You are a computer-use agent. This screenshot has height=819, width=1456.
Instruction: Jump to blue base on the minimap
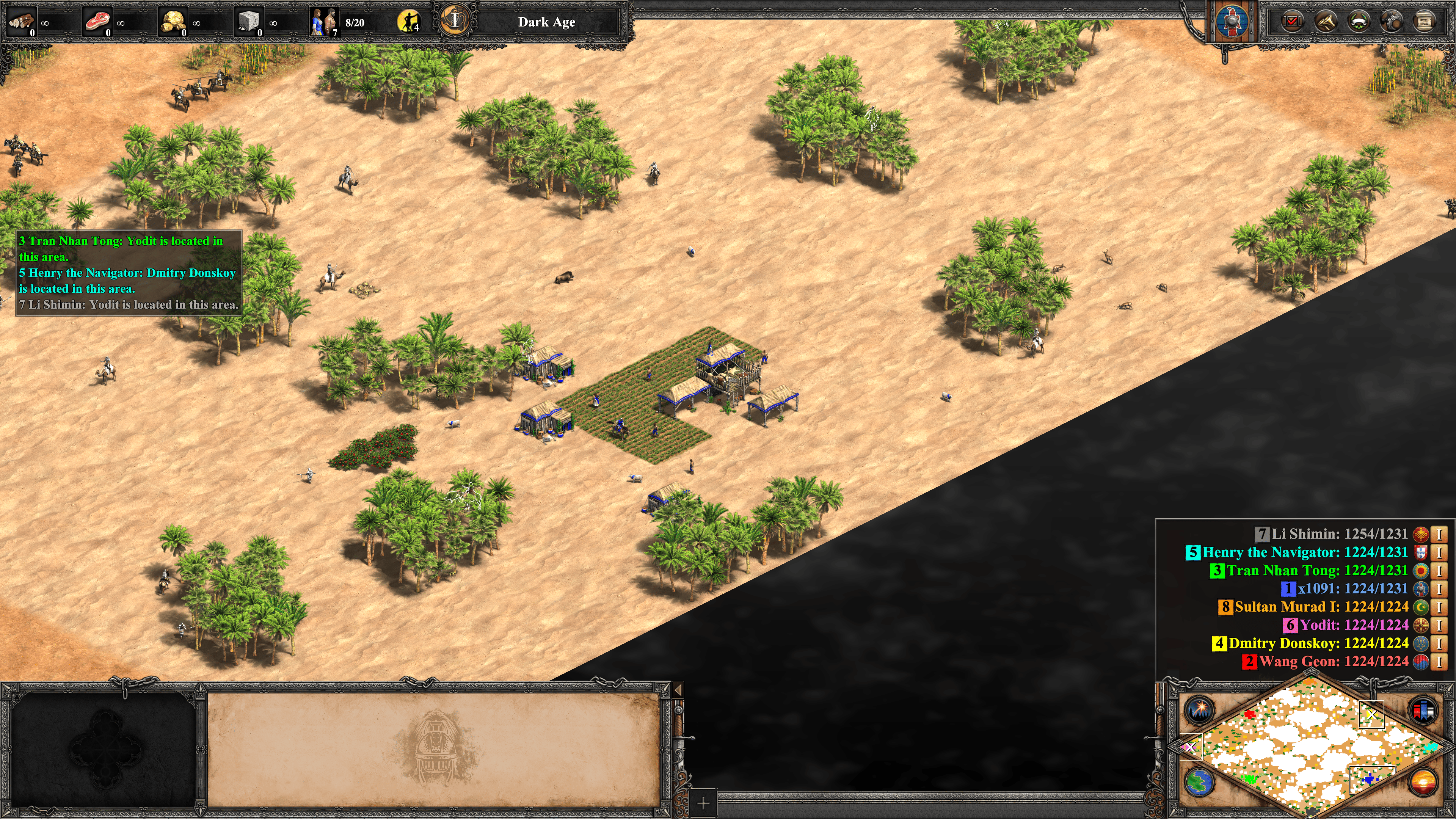pyautogui.click(x=1368, y=780)
